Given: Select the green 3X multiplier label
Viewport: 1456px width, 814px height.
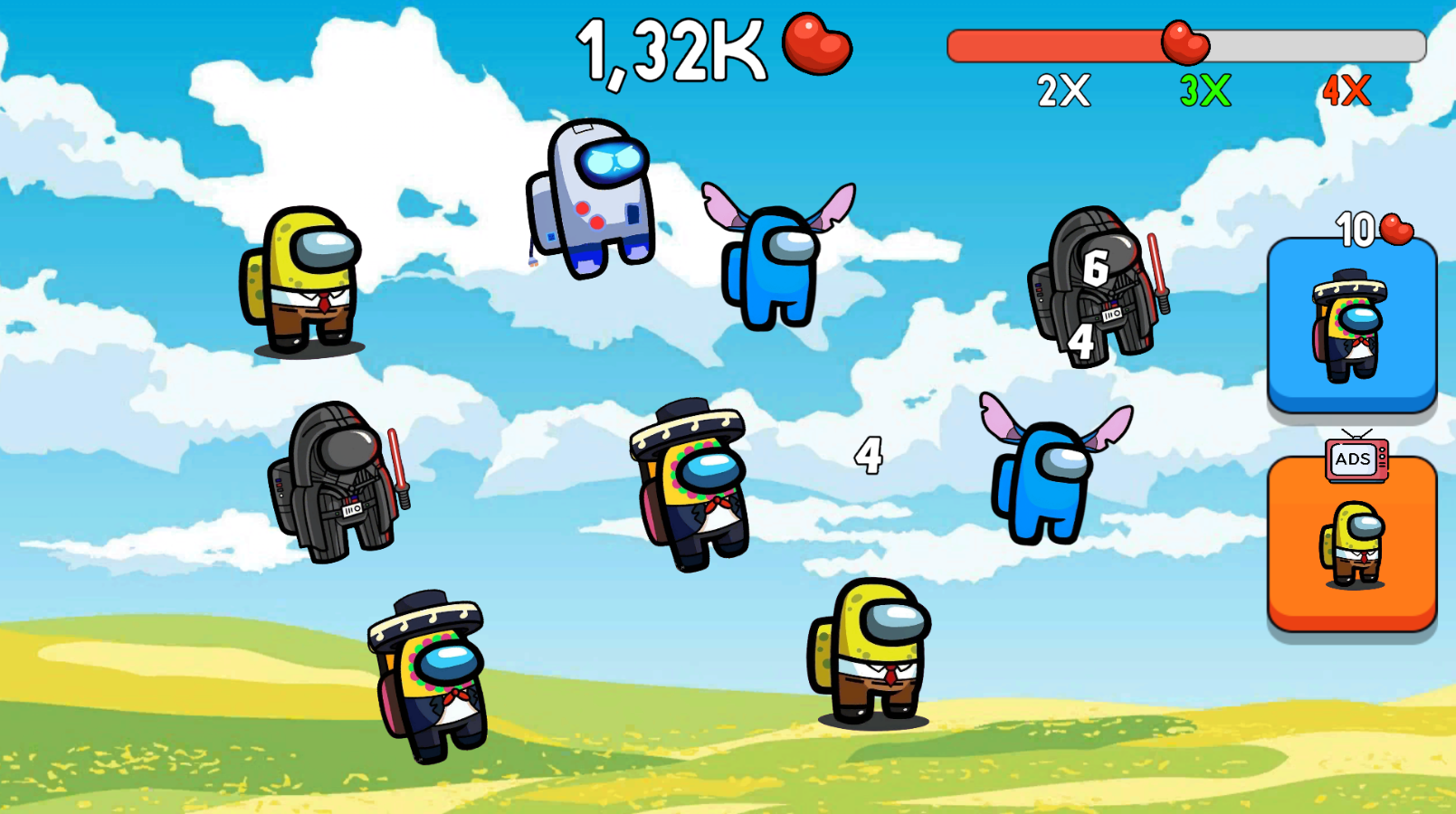Looking at the screenshot, I should [1204, 90].
